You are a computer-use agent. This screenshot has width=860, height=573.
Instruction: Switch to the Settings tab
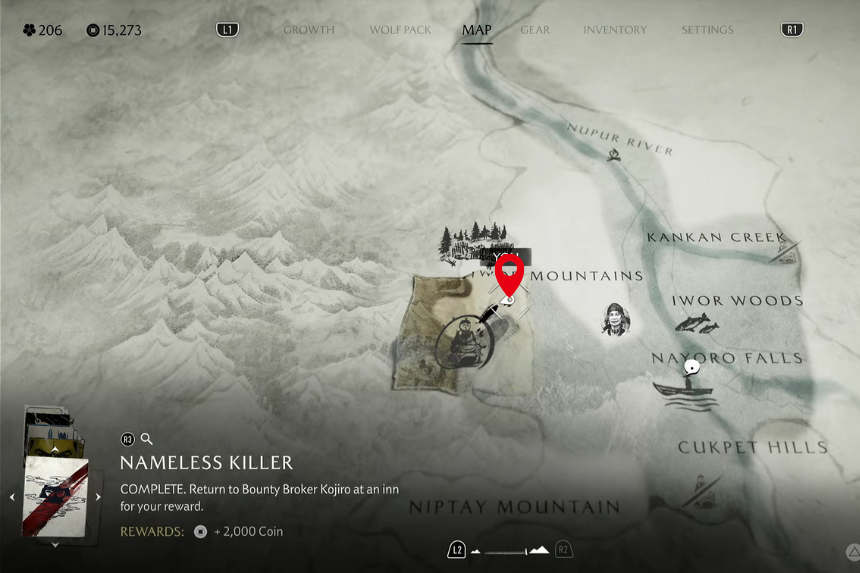(707, 30)
